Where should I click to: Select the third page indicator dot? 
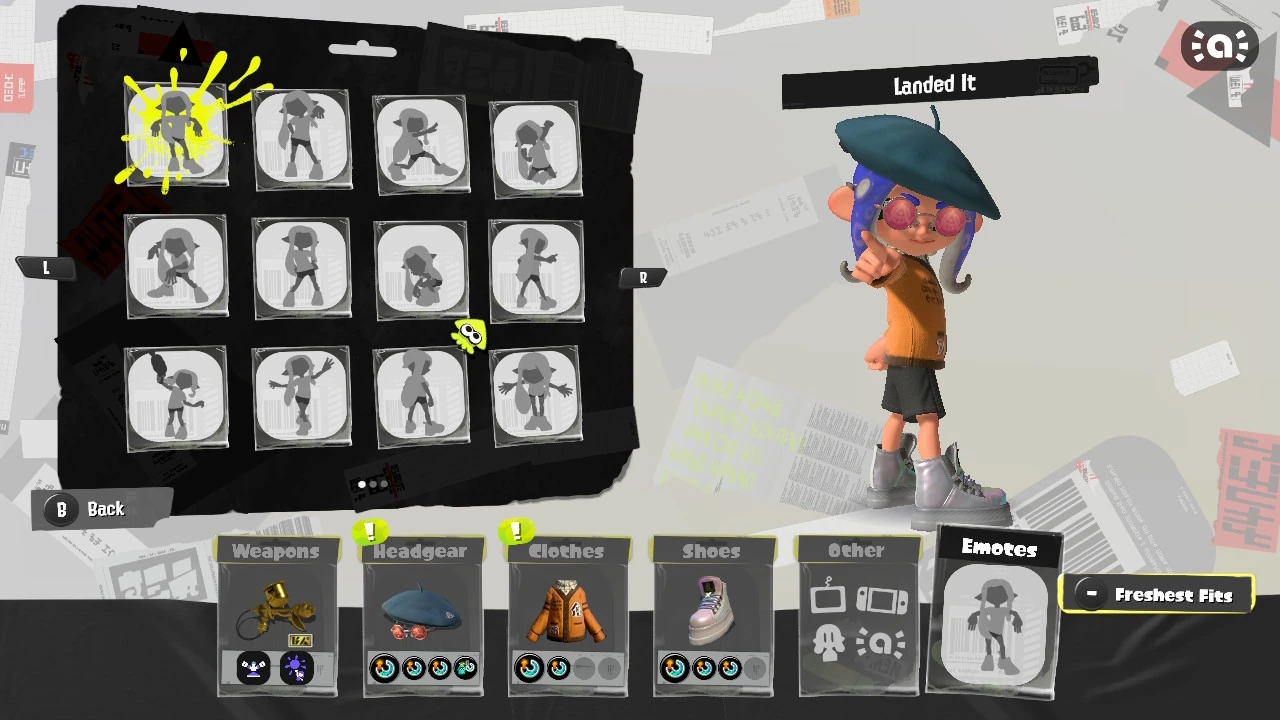(x=385, y=485)
